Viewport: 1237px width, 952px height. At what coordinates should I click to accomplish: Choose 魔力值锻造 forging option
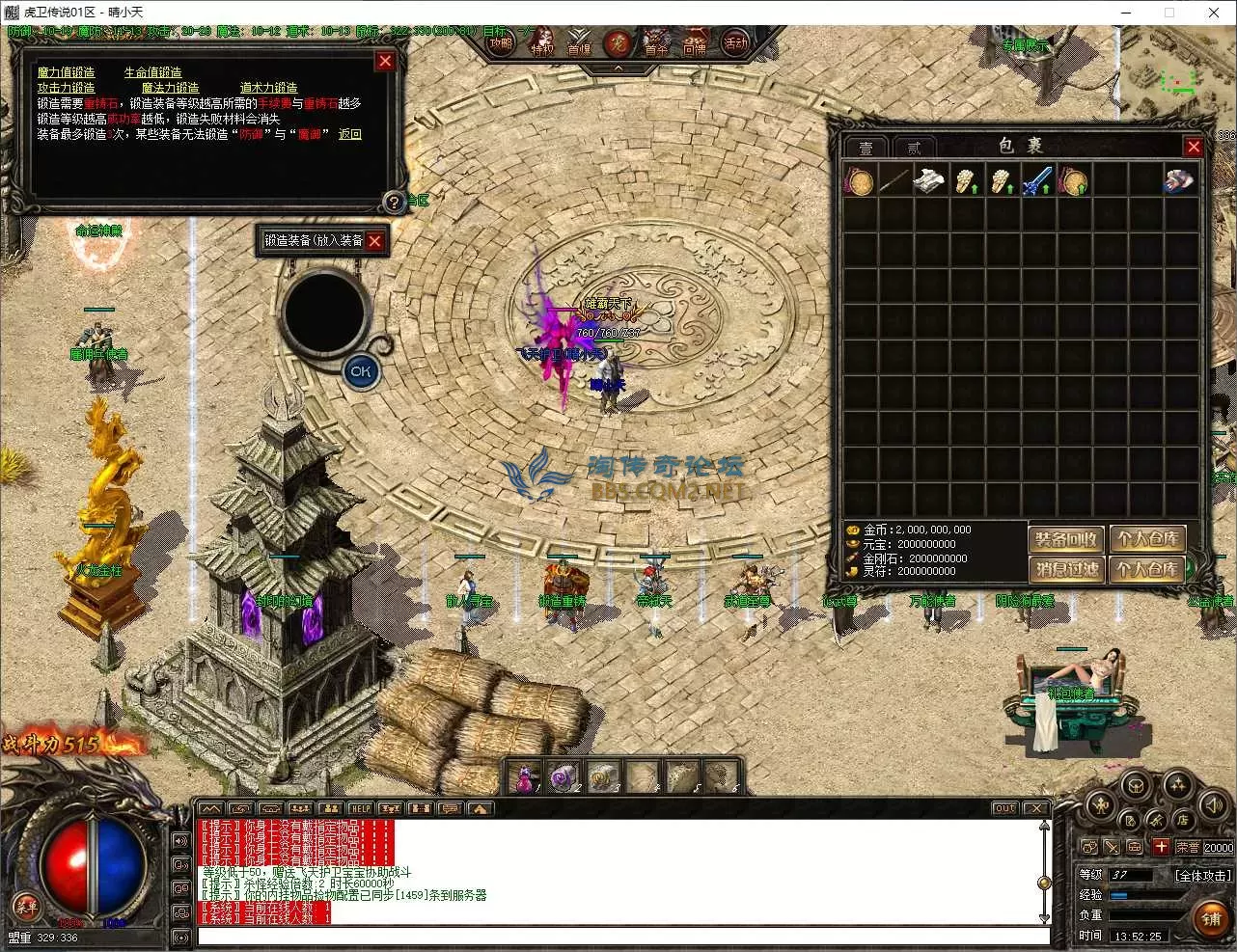point(67,72)
